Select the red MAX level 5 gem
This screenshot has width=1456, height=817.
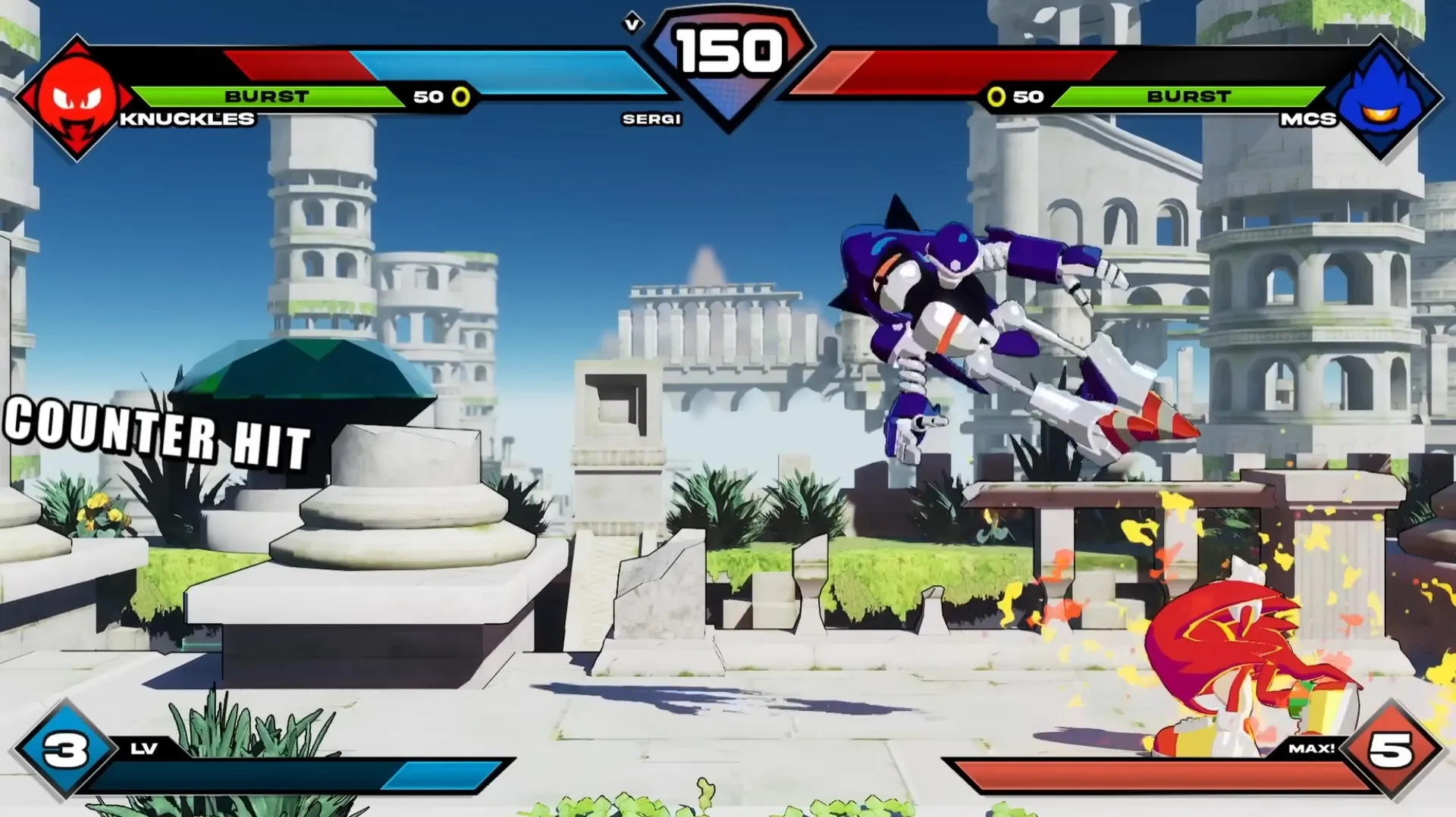(1391, 750)
